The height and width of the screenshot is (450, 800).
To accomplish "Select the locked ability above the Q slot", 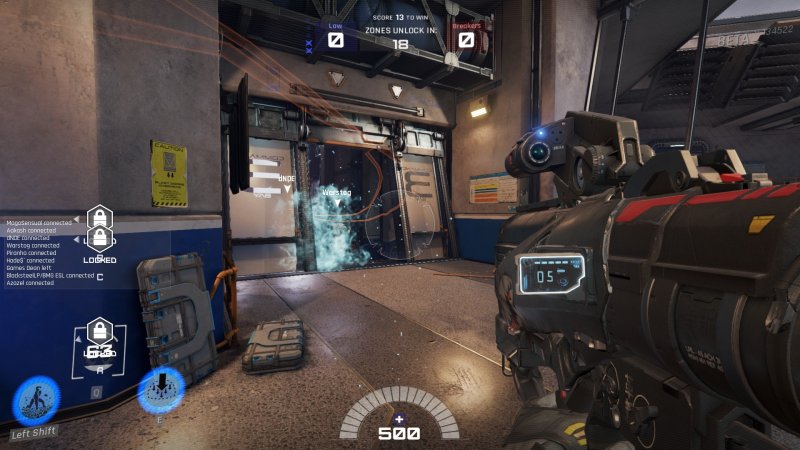I will (99, 332).
